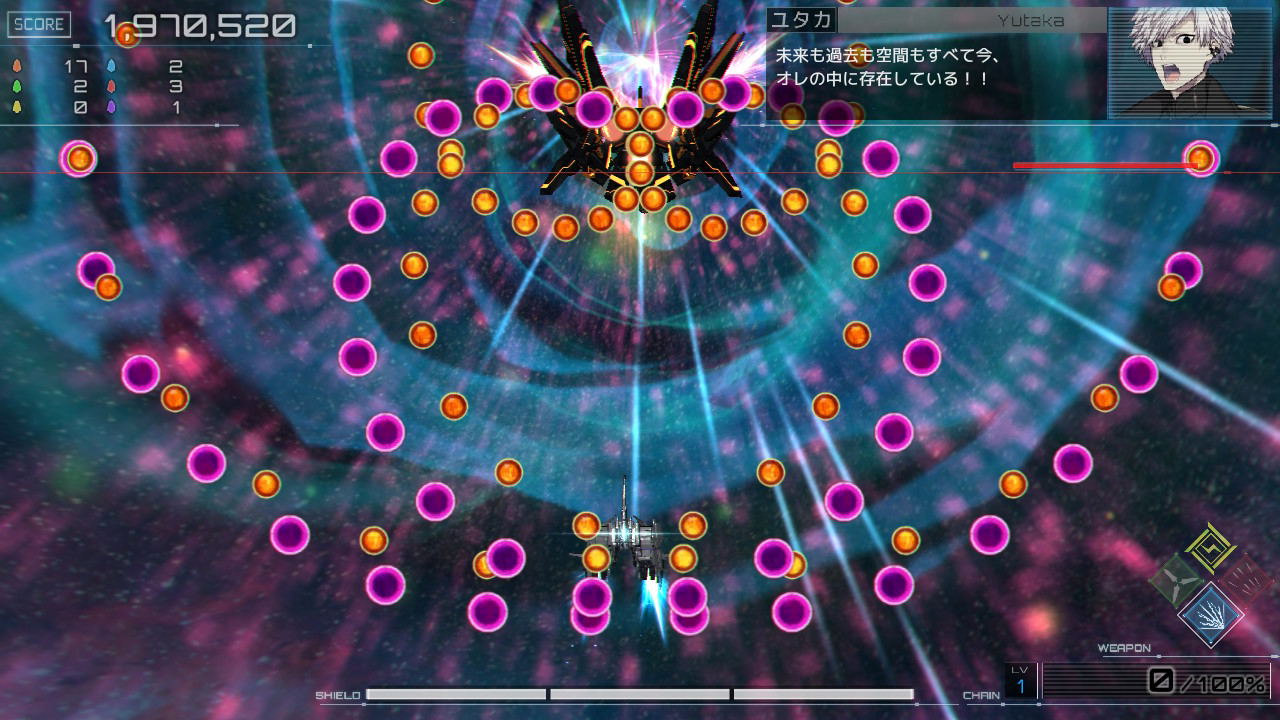Click the middle SHIELD bar segment
Screen dimensions: 1280x720
(640, 692)
